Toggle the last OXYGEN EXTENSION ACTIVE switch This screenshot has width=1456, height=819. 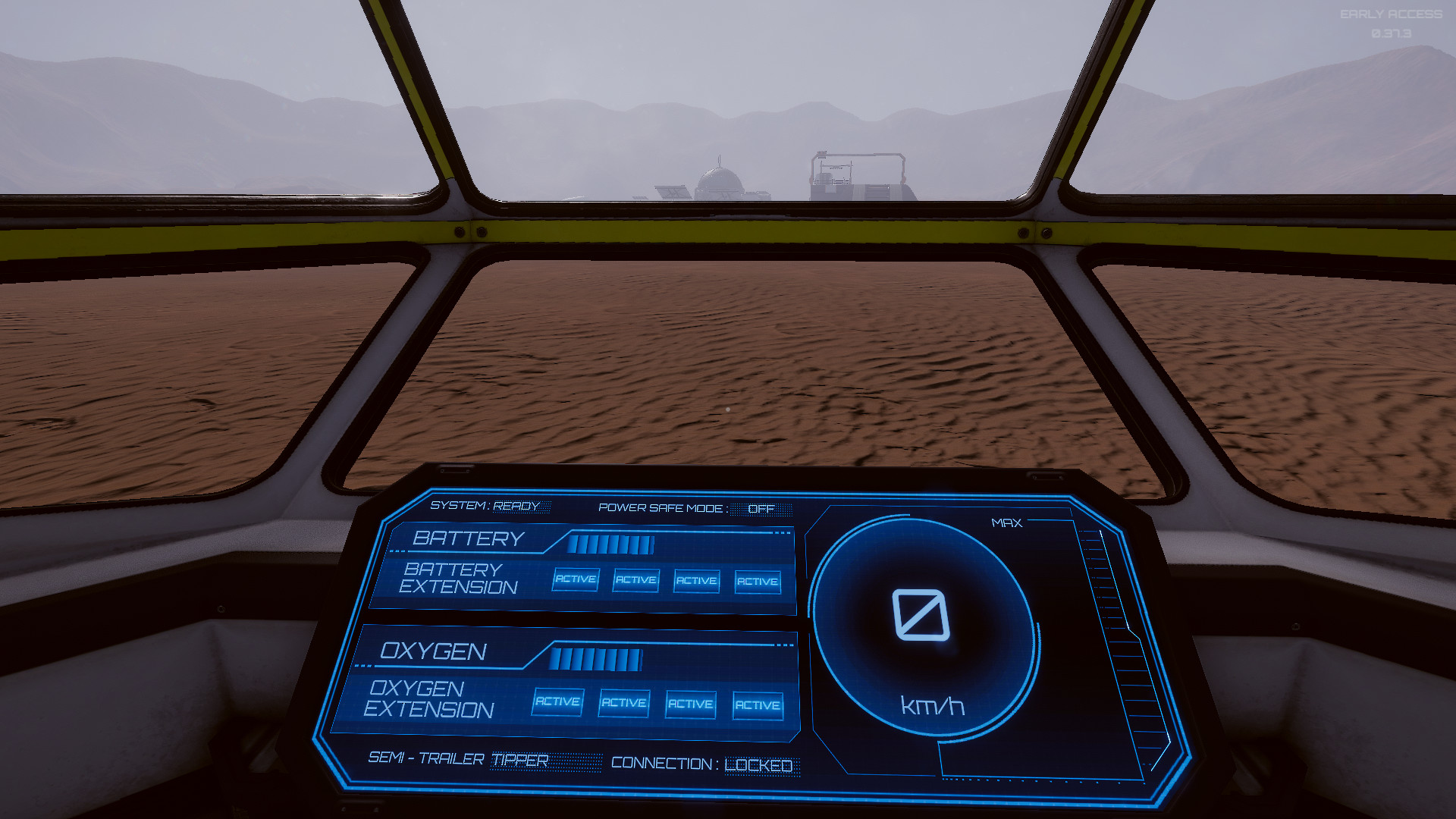click(x=758, y=704)
